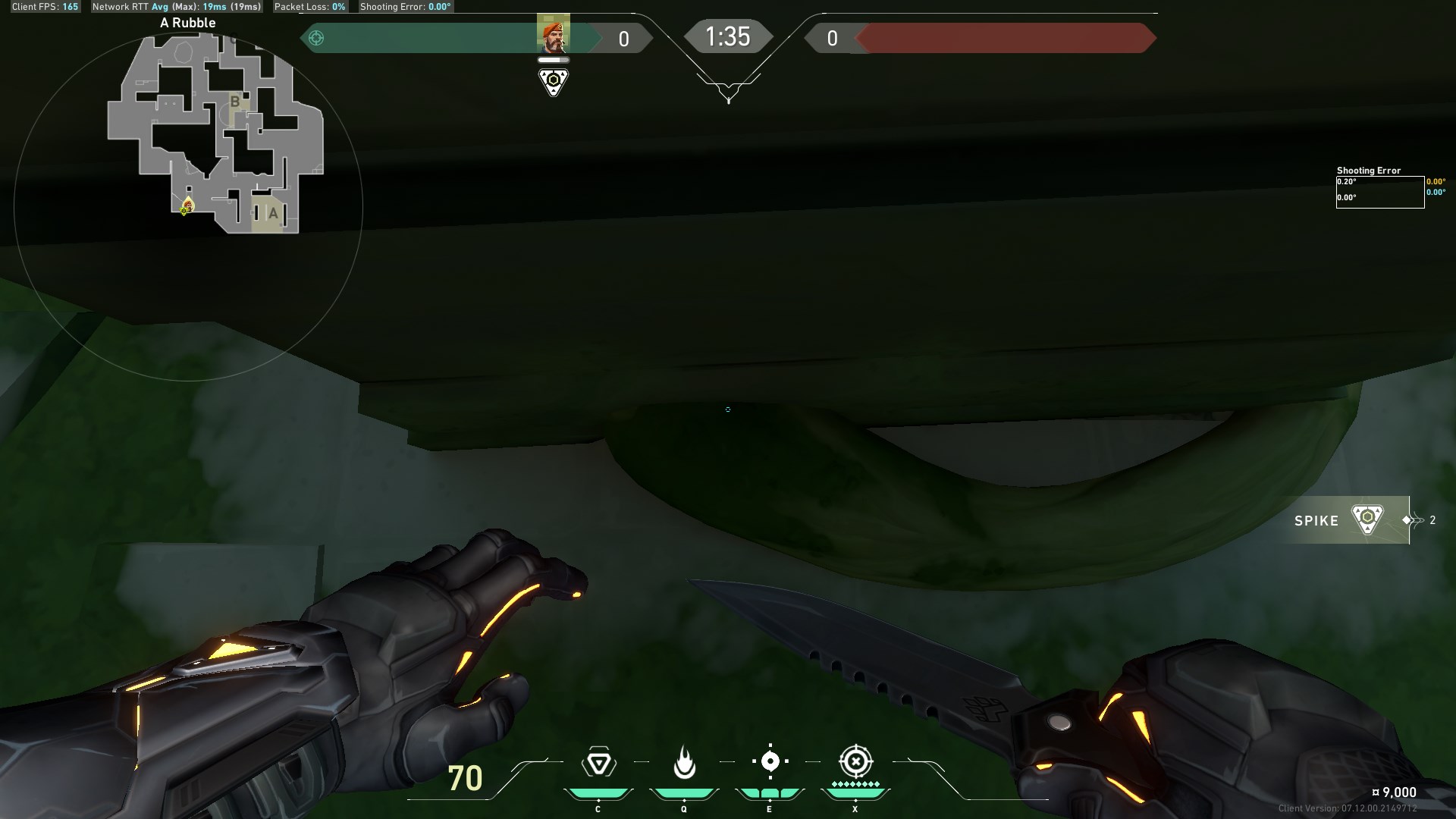
Task: Activate the Stim Beacon ability icon
Action: [x=598, y=762]
